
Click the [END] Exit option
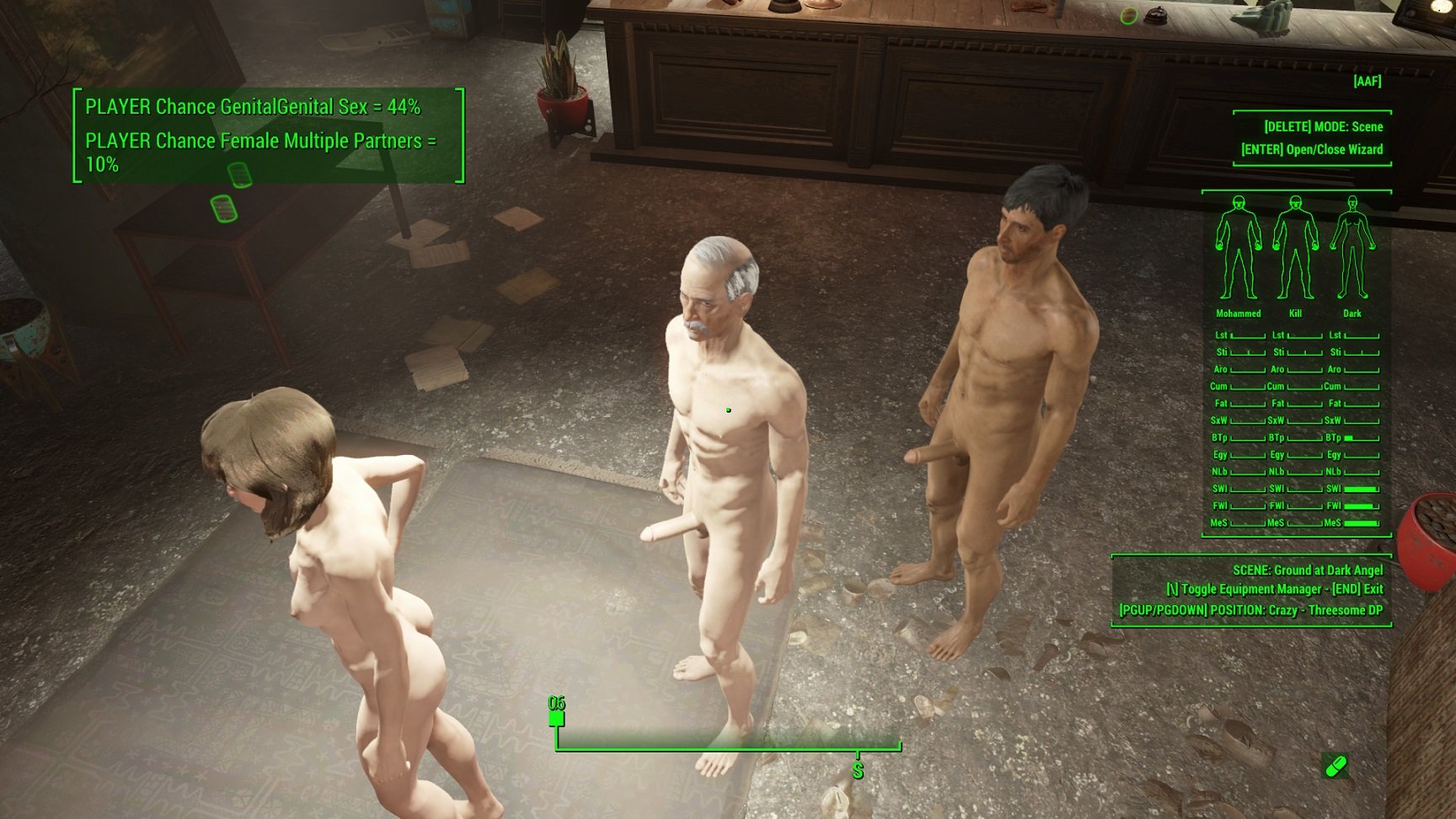[x=1360, y=589]
